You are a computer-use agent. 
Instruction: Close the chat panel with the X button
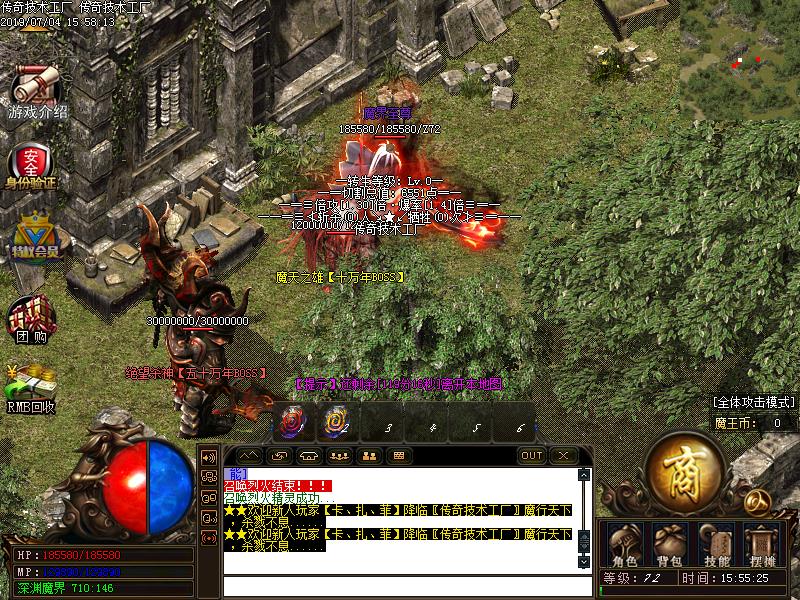pos(564,456)
